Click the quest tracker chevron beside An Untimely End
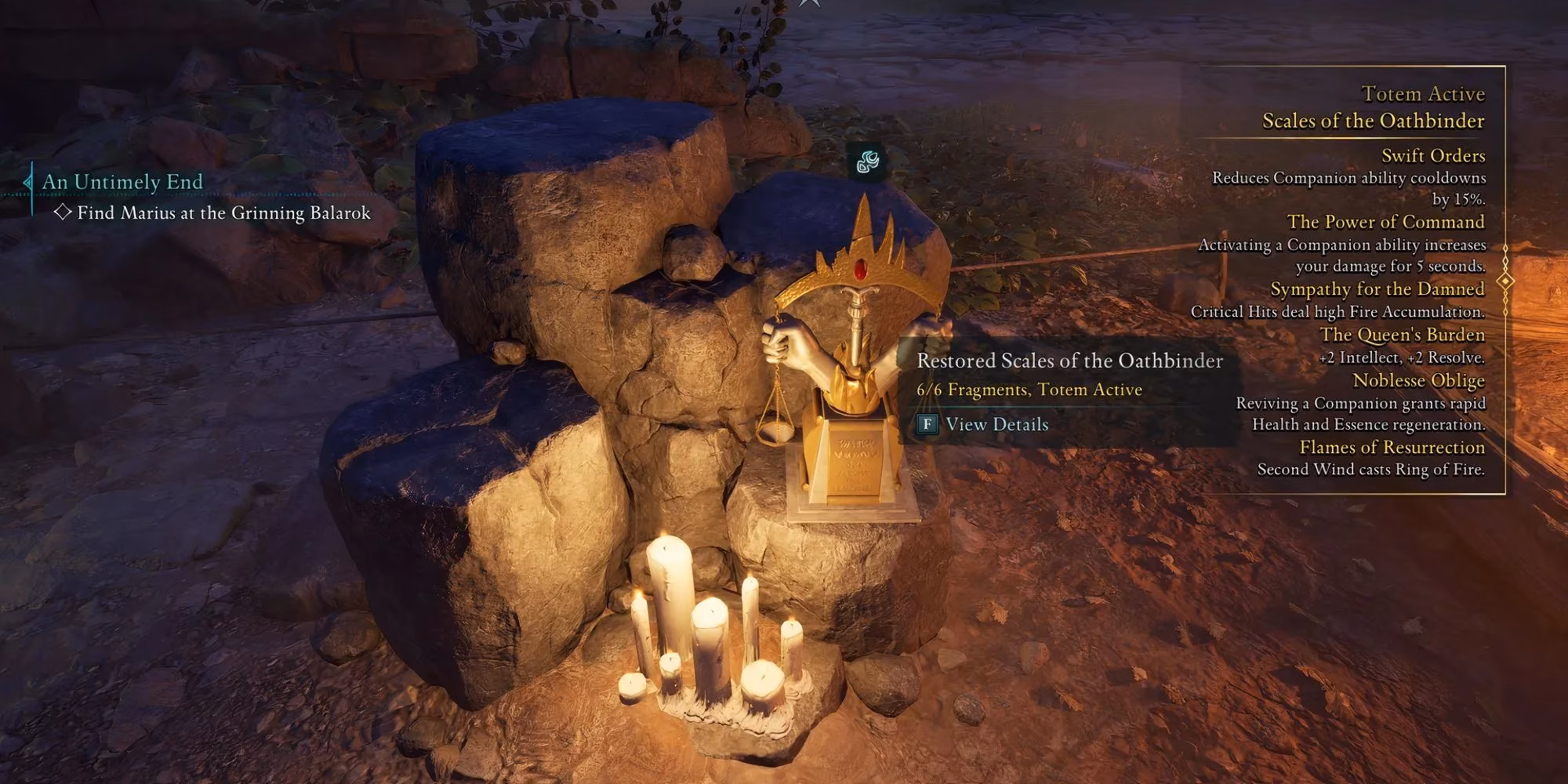The height and width of the screenshot is (784, 1568). pos(26,181)
